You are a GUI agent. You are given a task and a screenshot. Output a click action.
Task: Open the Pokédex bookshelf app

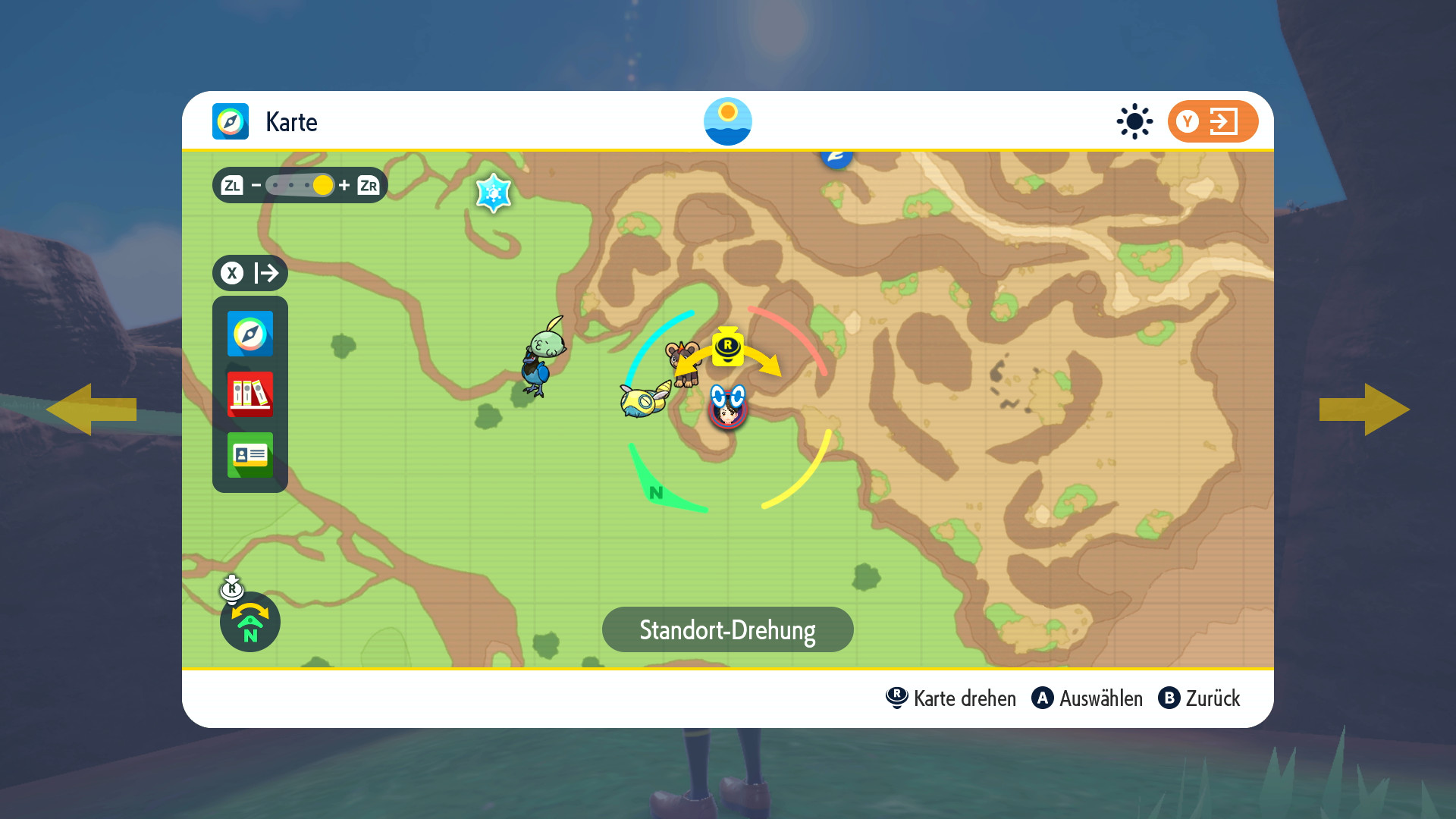click(250, 394)
